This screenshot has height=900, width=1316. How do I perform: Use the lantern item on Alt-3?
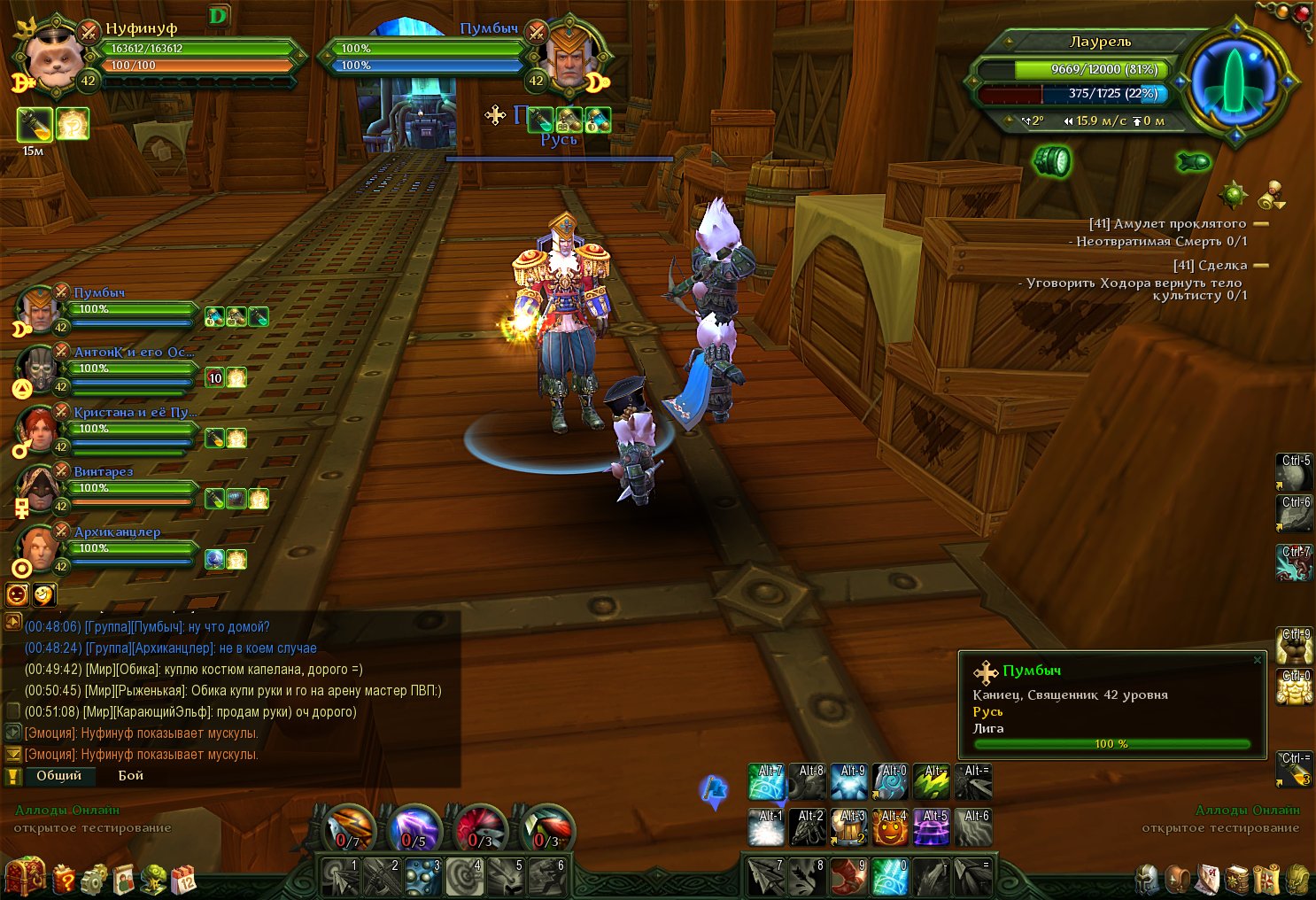(x=850, y=827)
